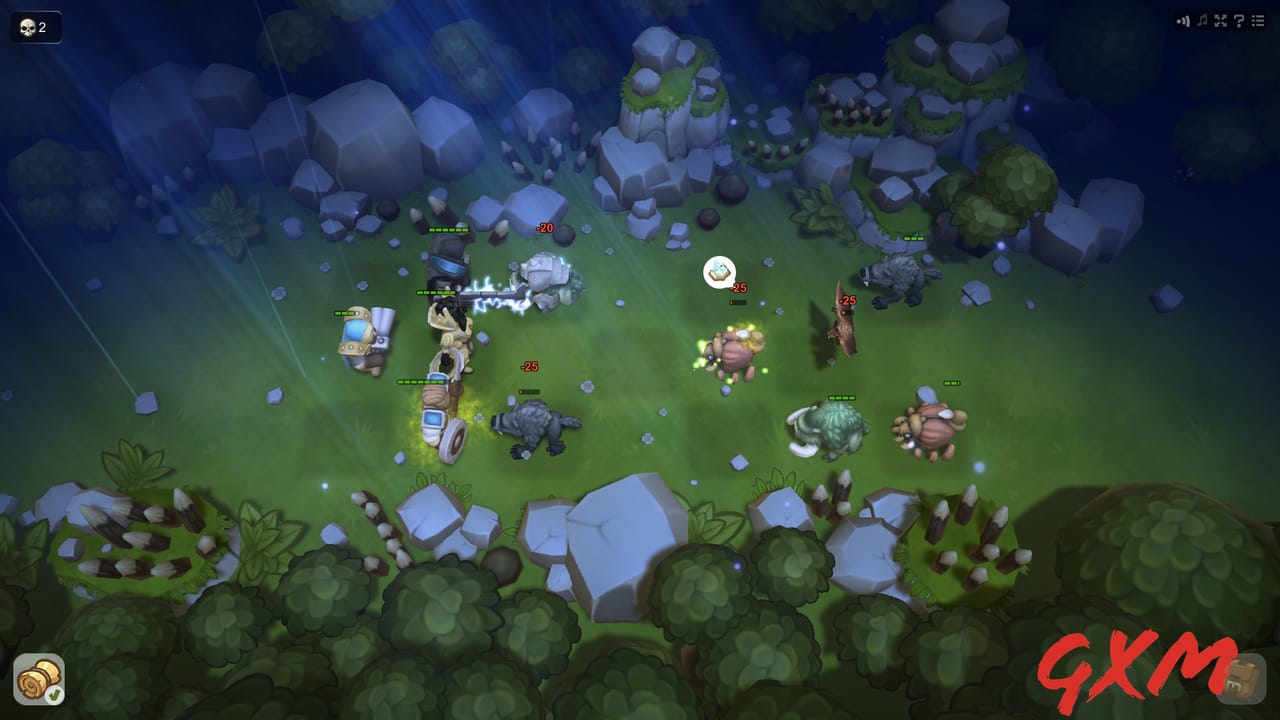Toggle fullscreen mode from the top-right controls
The height and width of the screenshot is (720, 1280).
click(x=1220, y=20)
